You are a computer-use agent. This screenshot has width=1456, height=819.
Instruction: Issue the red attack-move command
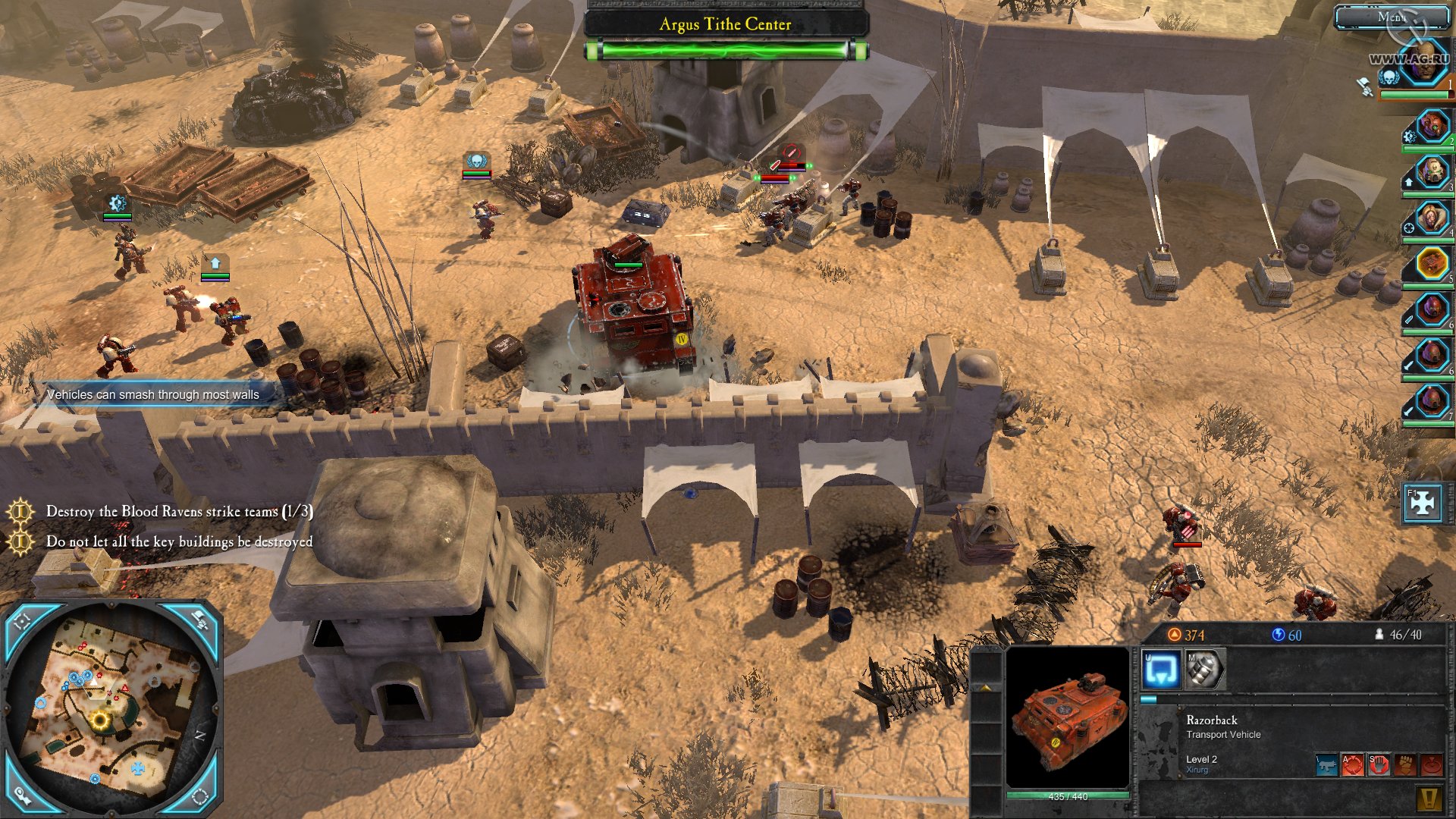[1353, 764]
